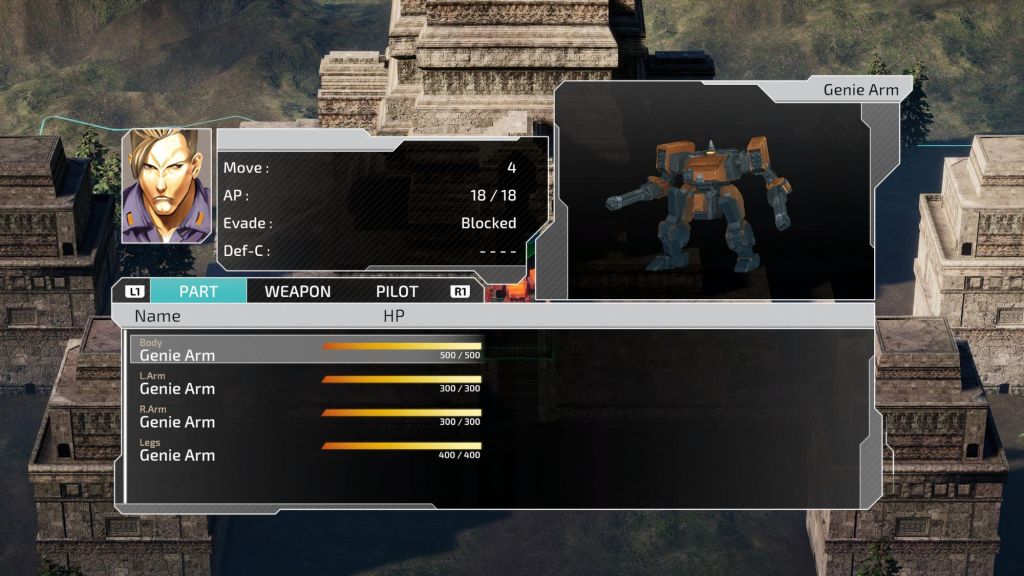The image size is (1024, 576).
Task: Select the R.Arm part row
Action: click(306, 416)
